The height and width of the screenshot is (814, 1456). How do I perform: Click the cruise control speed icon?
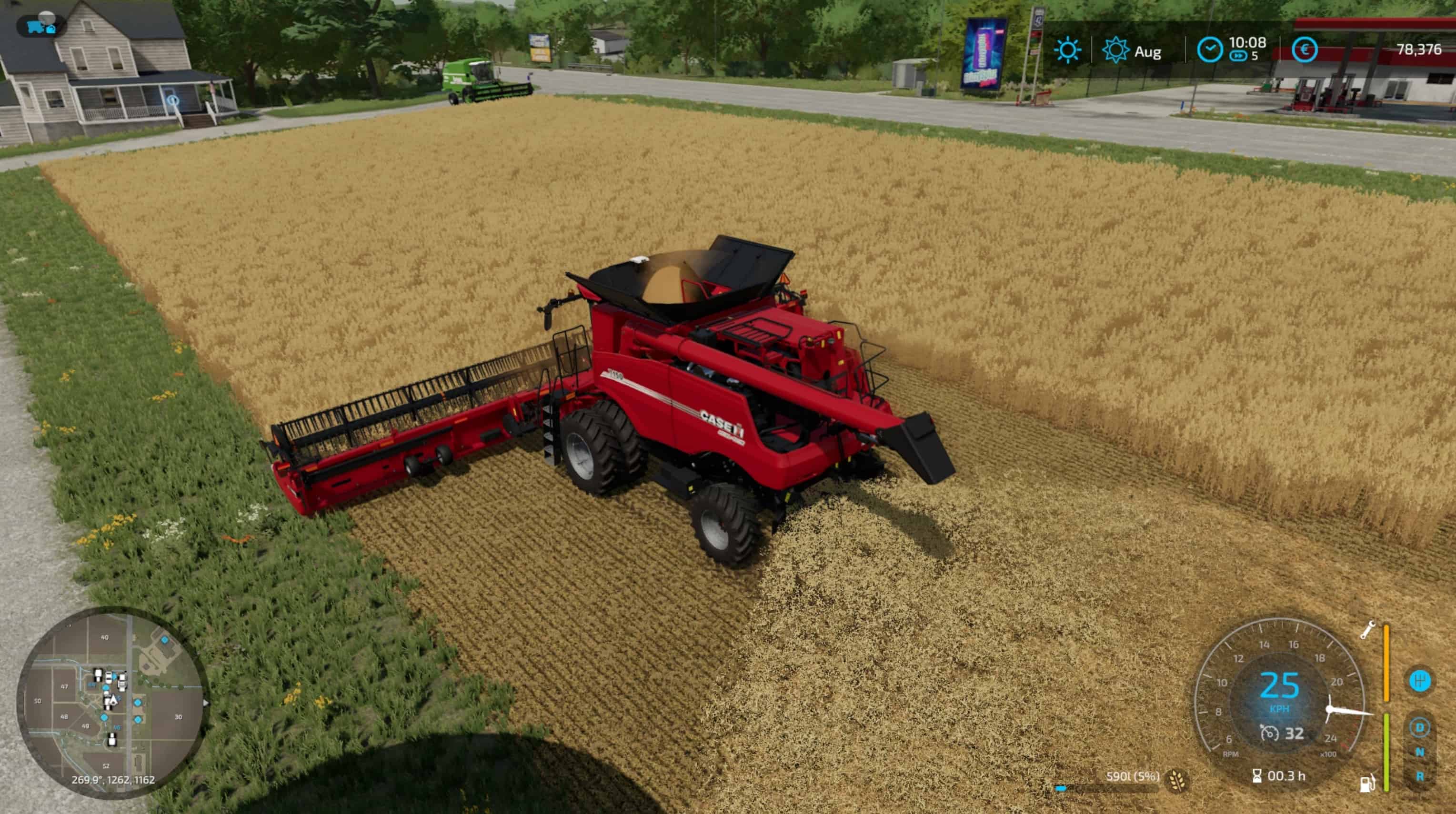(x=1269, y=734)
